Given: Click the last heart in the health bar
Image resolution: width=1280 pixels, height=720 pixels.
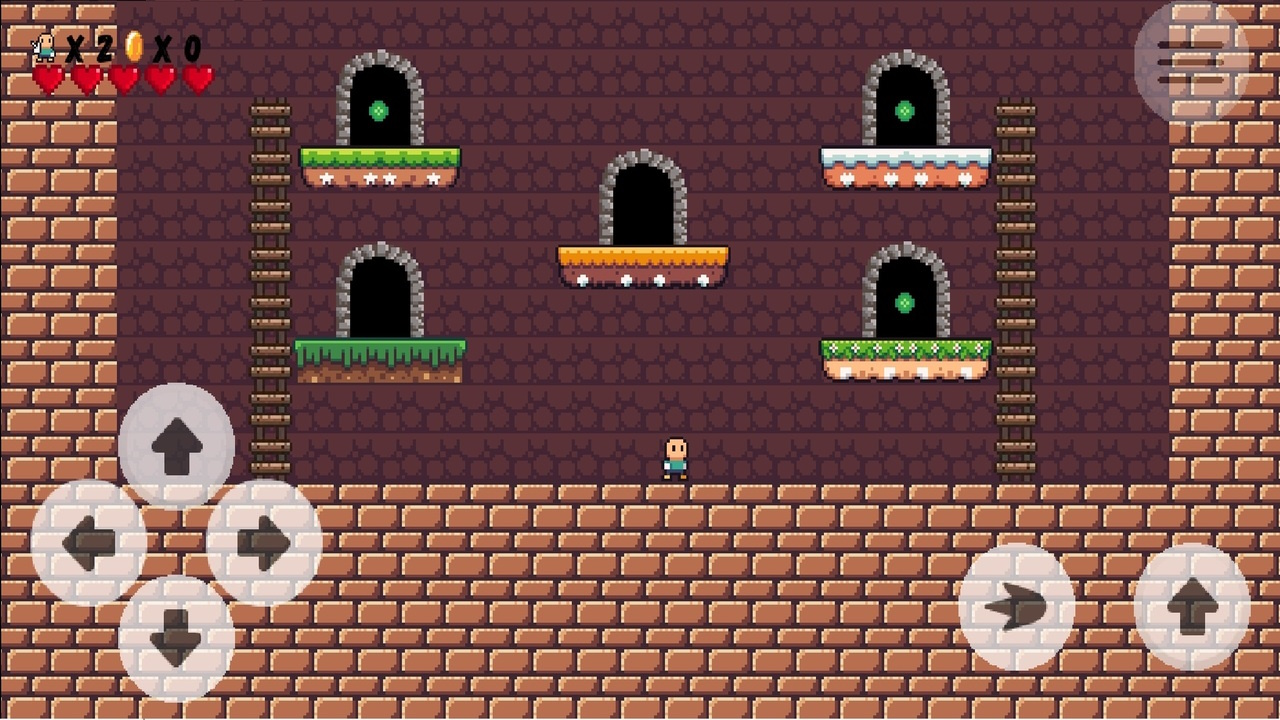Looking at the screenshot, I should pos(197,75).
